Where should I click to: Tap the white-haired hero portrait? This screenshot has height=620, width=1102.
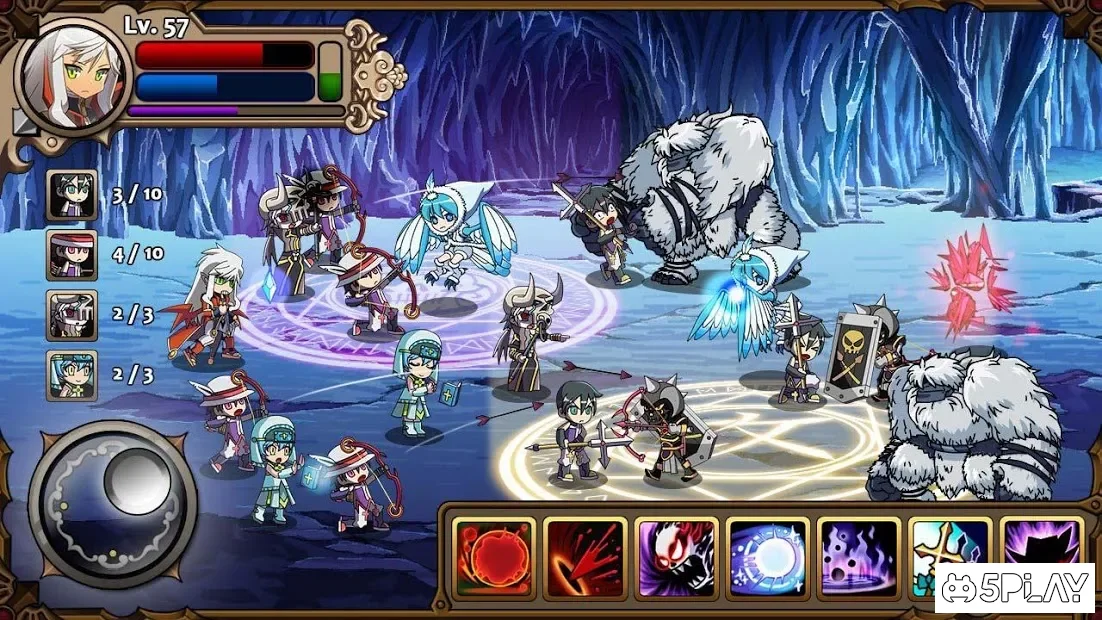point(70,70)
